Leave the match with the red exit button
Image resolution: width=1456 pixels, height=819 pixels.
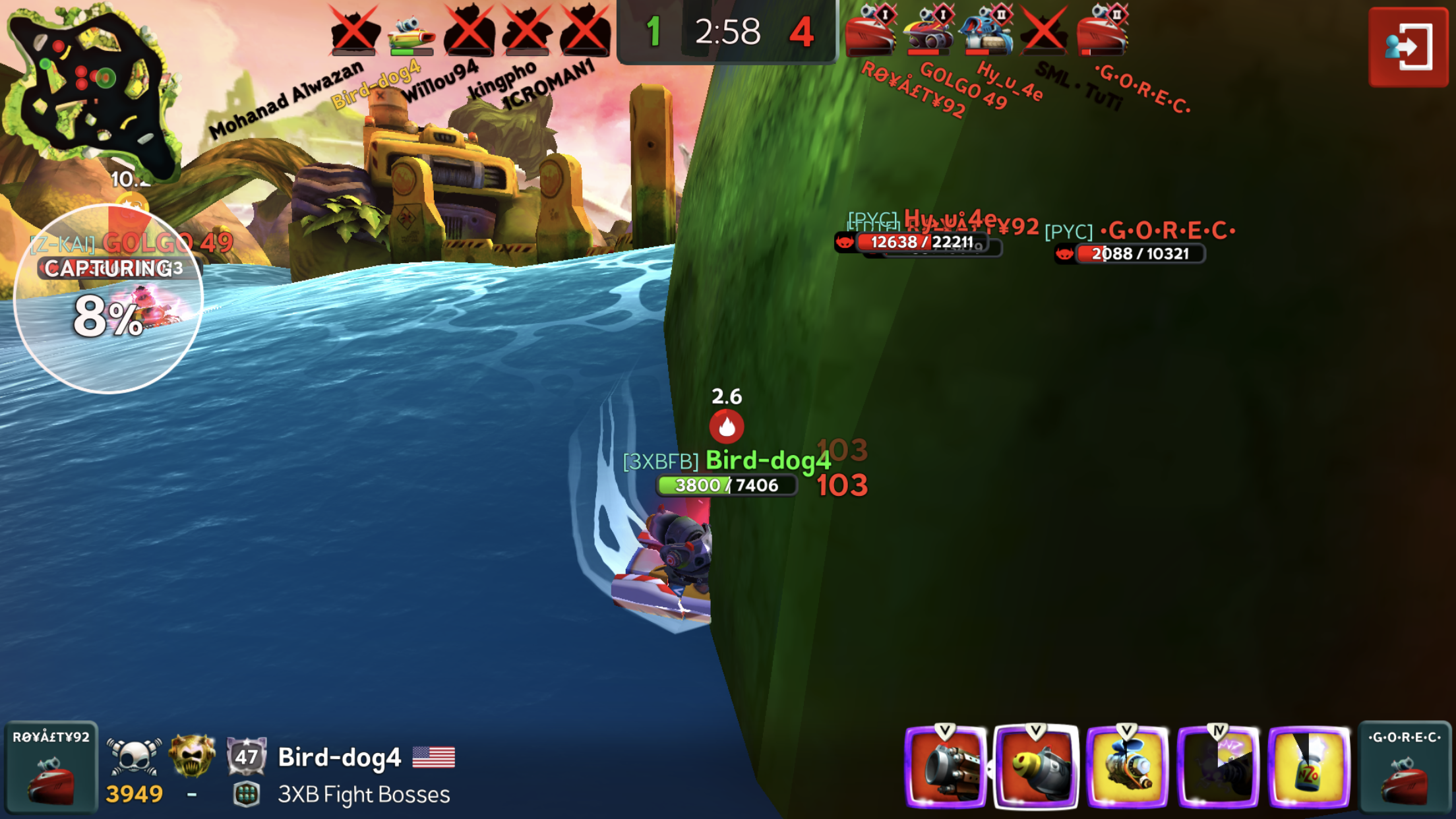tap(1408, 46)
